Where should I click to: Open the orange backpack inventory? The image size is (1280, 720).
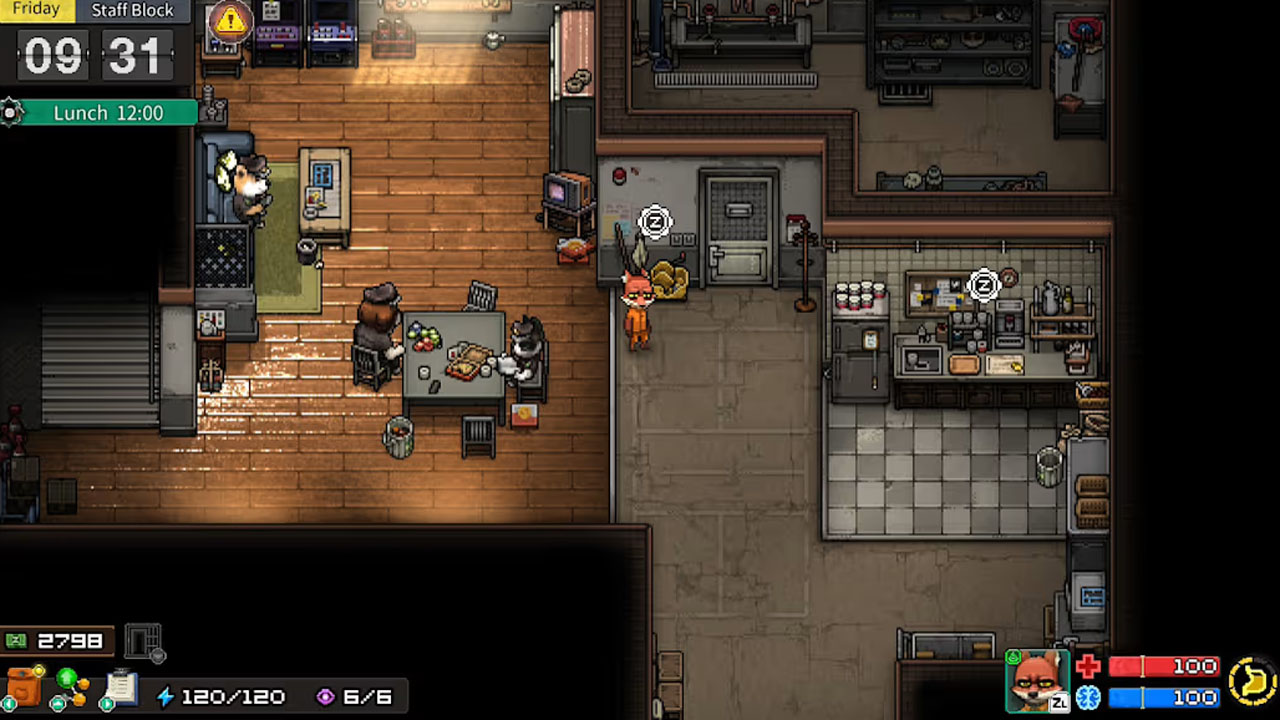click(x=24, y=687)
